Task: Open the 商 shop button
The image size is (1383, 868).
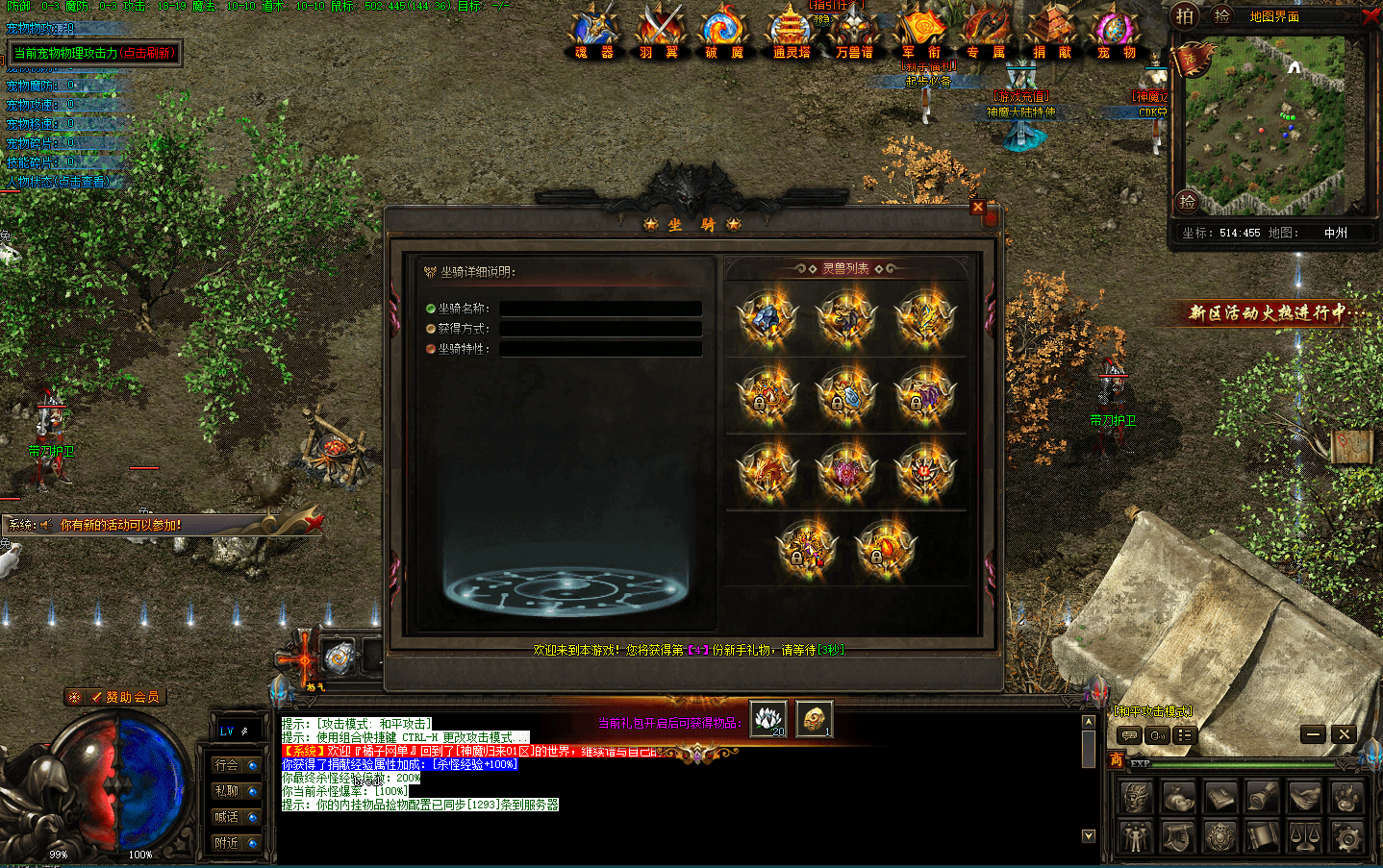Action: coord(1116,759)
